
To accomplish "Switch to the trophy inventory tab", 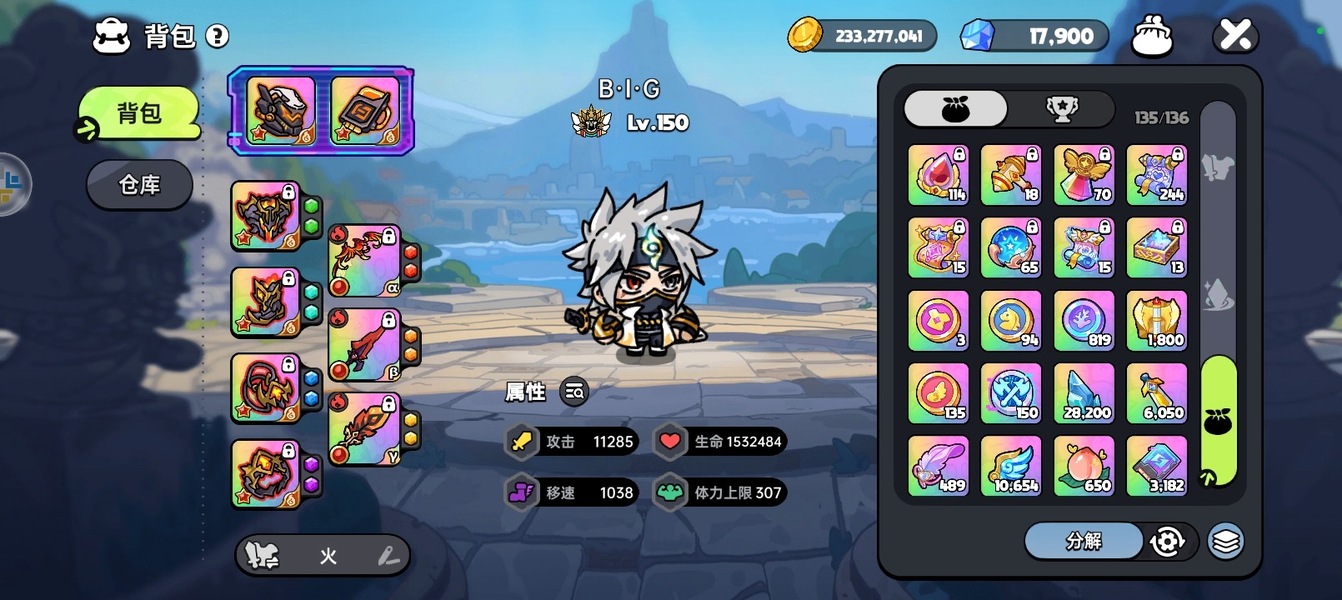I will click(1061, 109).
